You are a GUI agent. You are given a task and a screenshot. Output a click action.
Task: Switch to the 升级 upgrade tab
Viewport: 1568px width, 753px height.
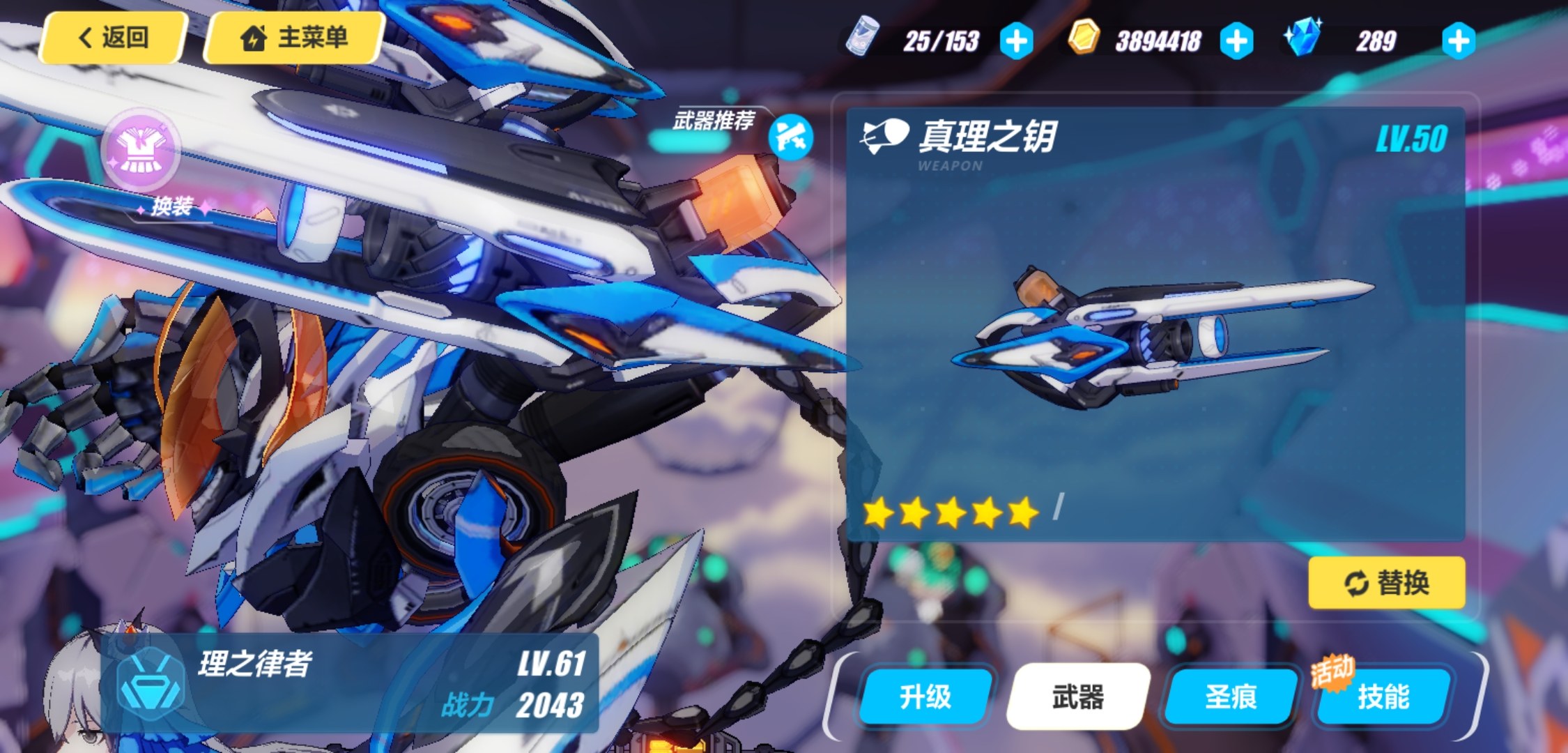(925, 697)
